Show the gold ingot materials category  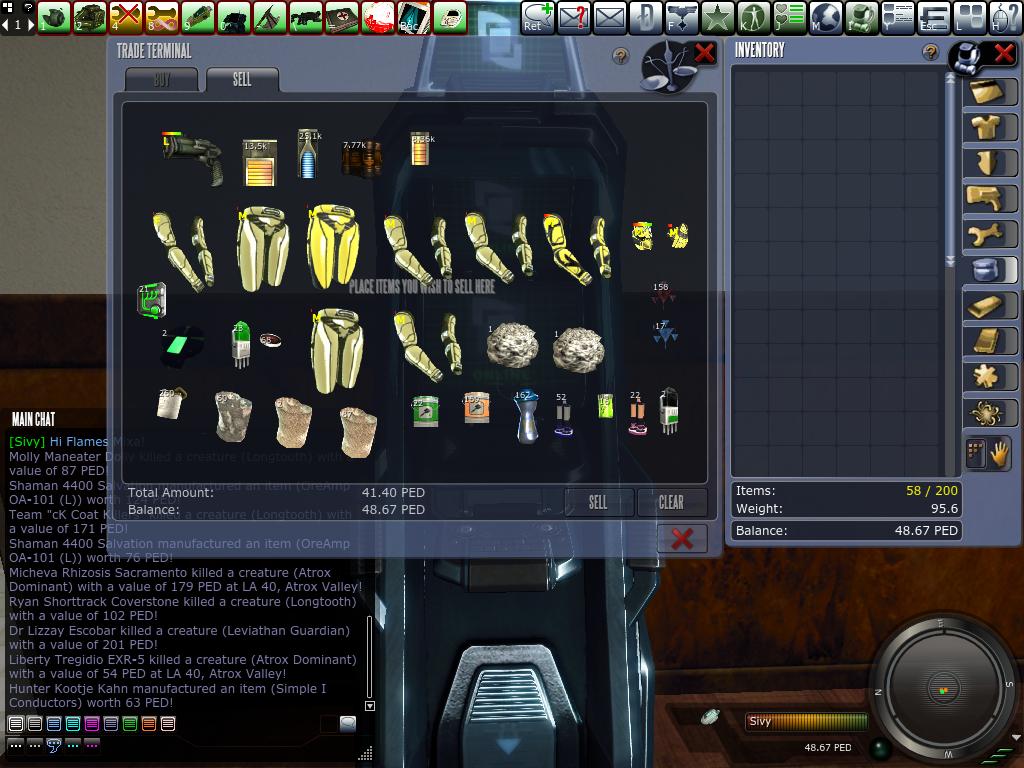coord(989,305)
